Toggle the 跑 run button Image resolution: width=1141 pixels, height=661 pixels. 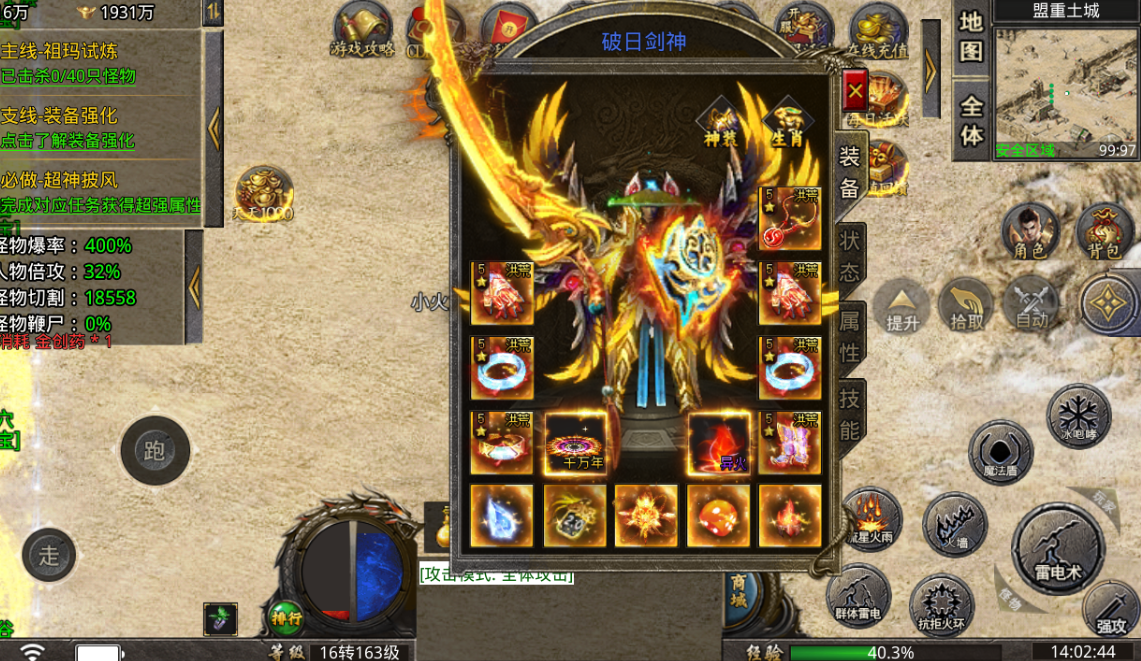click(x=155, y=451)
